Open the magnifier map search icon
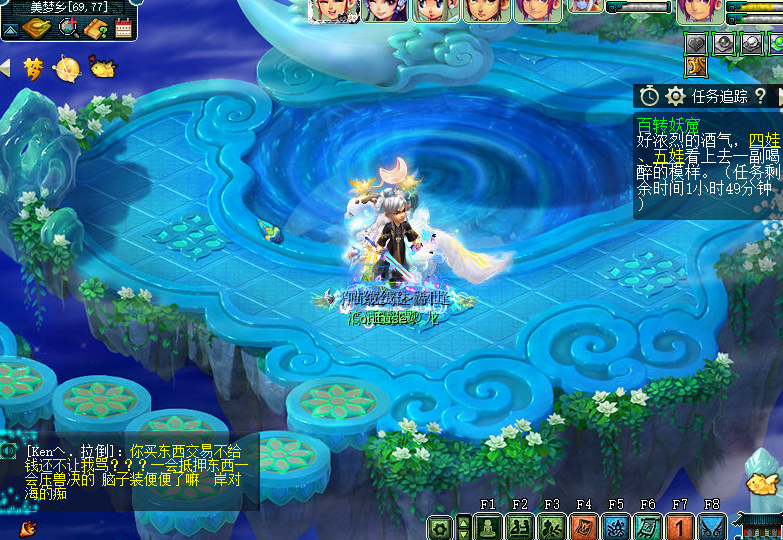Viewport: 783px width, 540px height. coord(68,28)
